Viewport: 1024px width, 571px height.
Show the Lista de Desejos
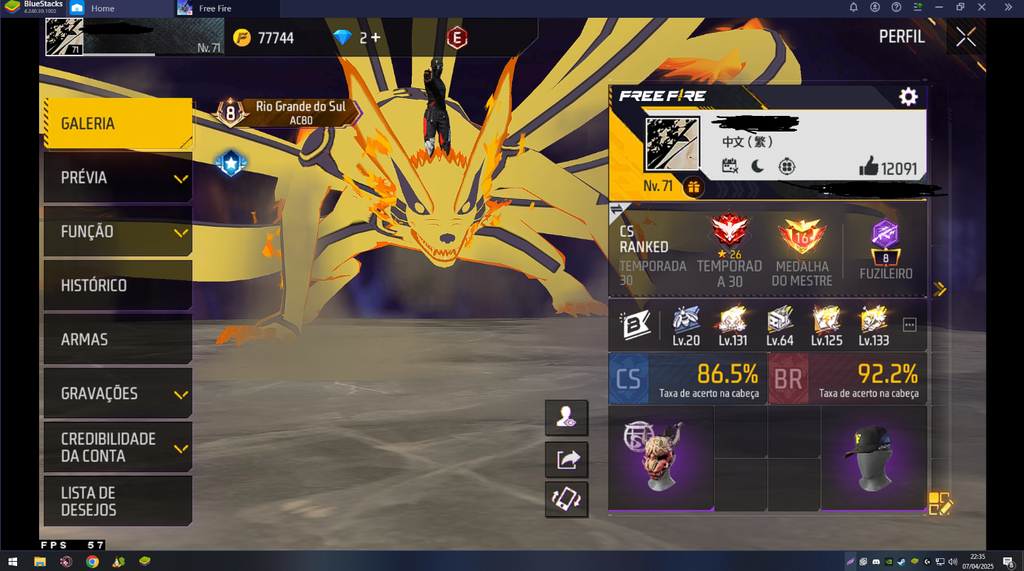pos(116,501)
